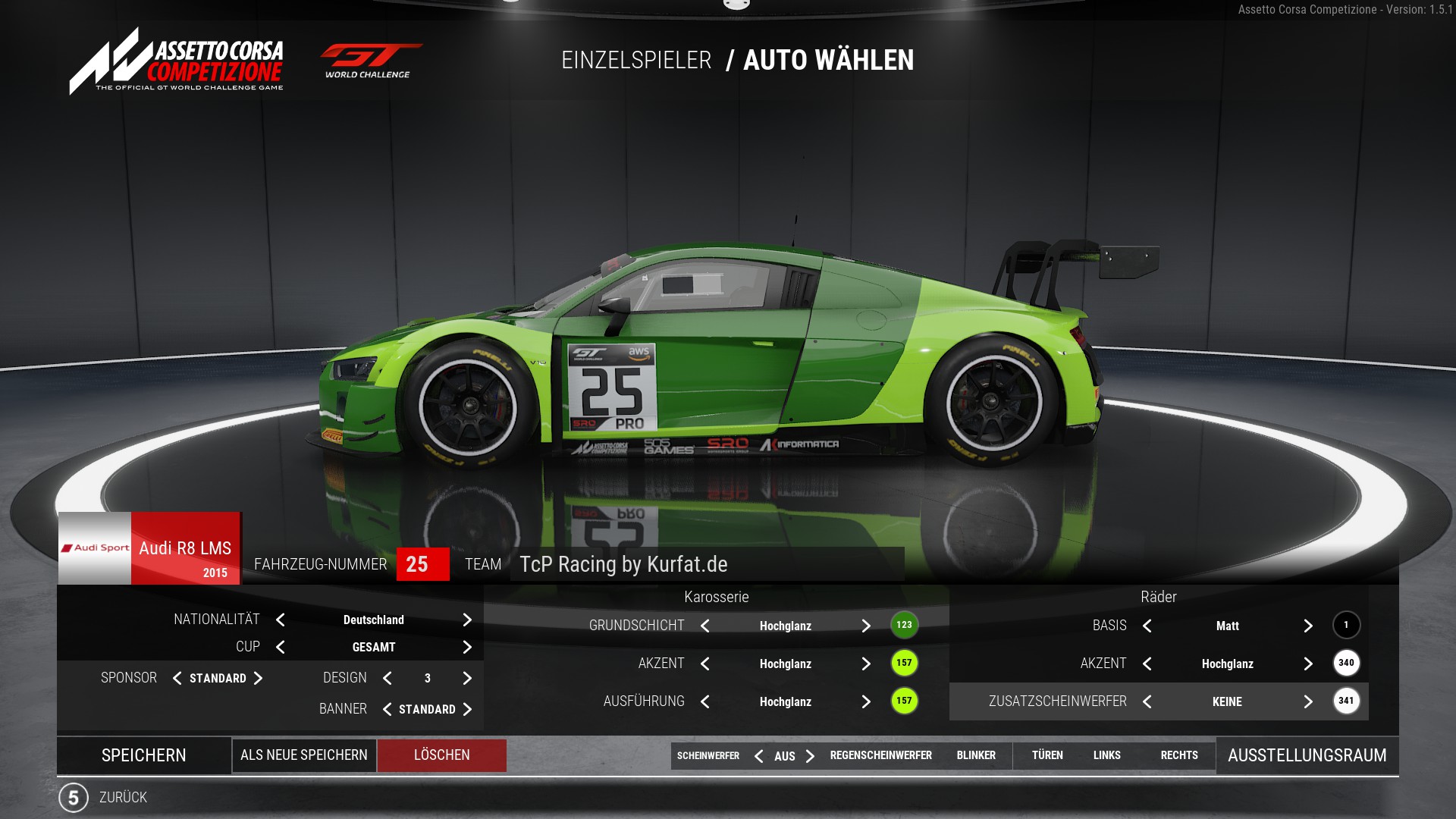Select next nationality after Deutschland
Viewport: 1456px width, 819px height.
click(467, 620)
